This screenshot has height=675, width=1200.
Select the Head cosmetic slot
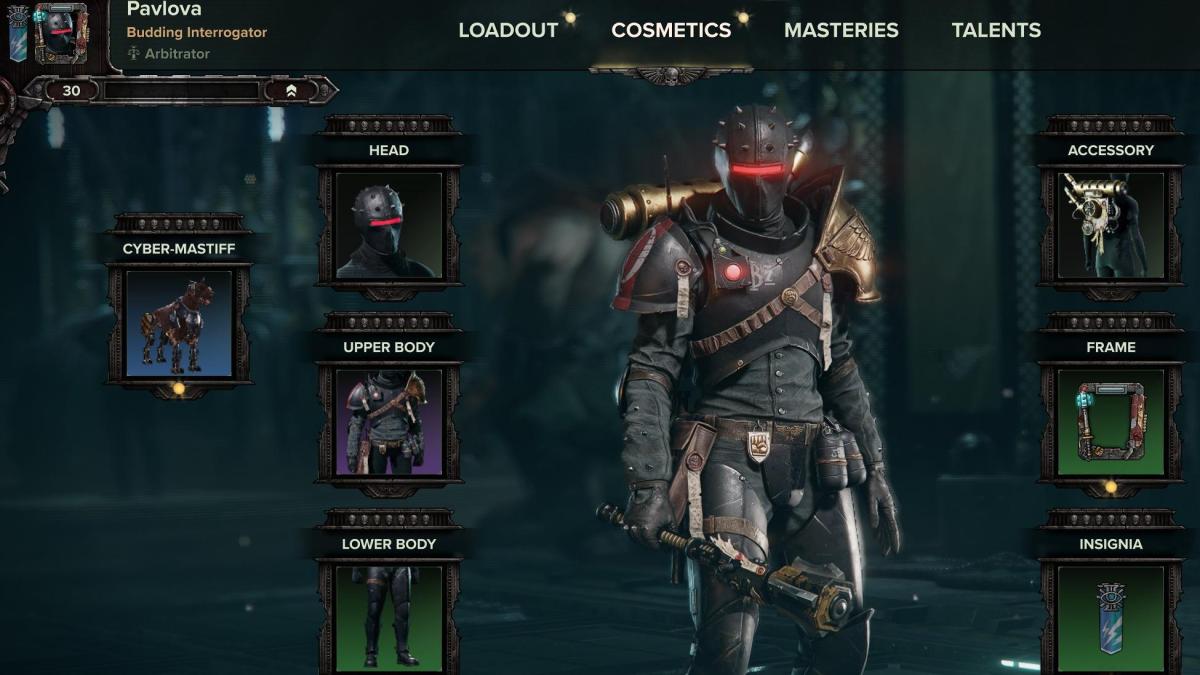pos(389,225)
